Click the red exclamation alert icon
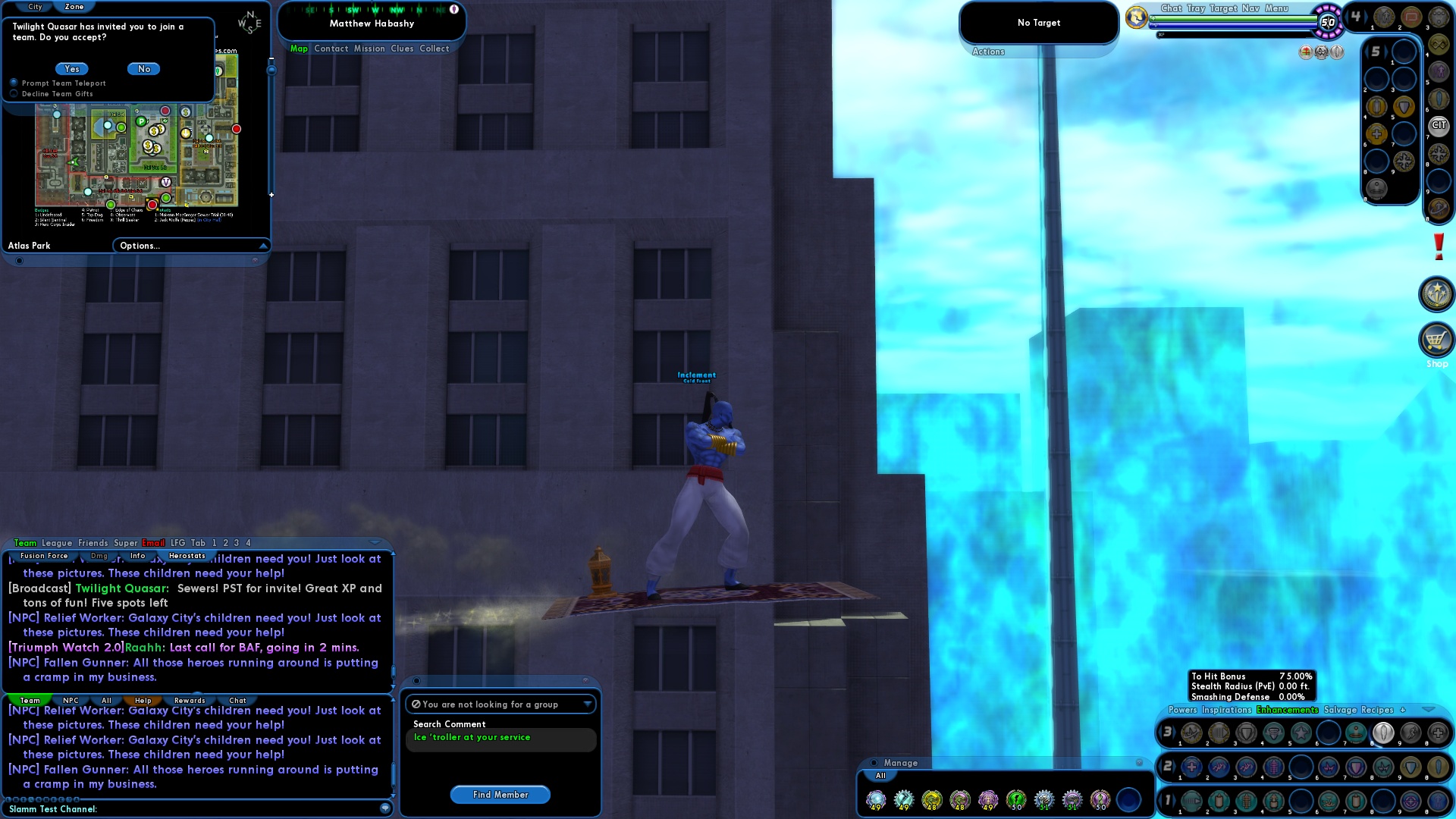 pyautogui.click(x=1439, y=248)
